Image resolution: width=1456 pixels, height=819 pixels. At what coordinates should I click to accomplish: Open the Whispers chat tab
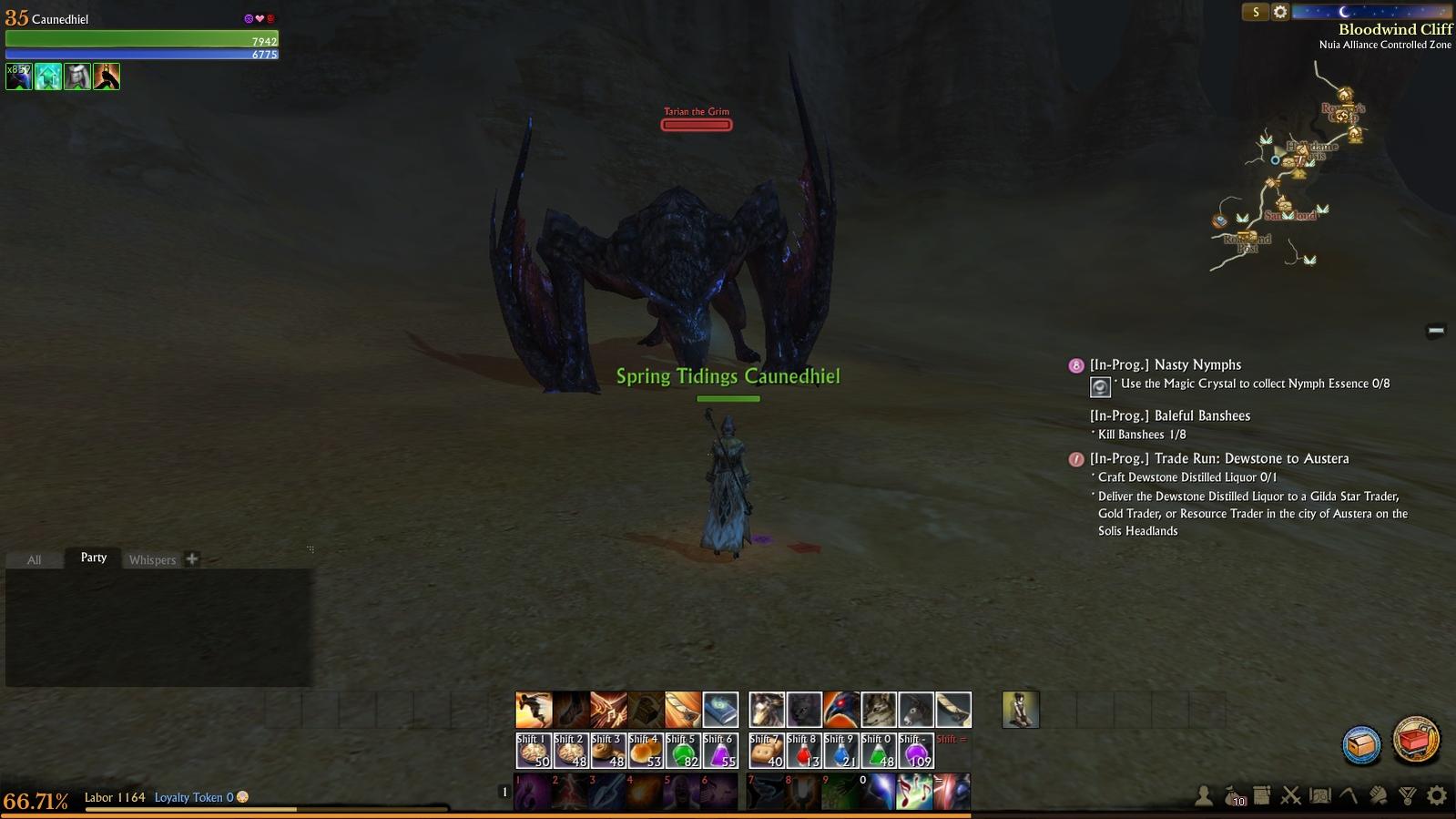pos(152,559)
